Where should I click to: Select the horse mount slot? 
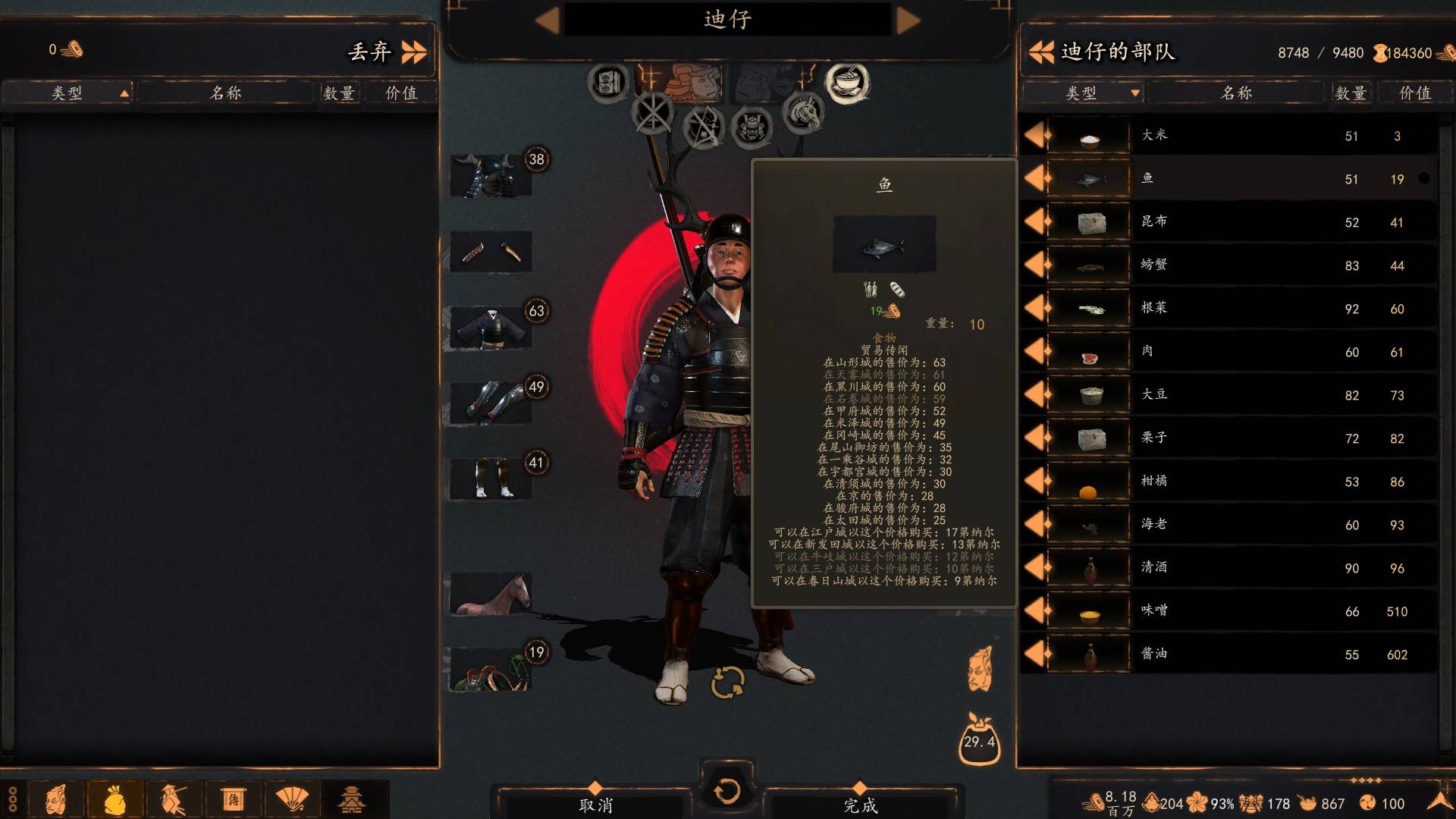(x=491, y=594)
